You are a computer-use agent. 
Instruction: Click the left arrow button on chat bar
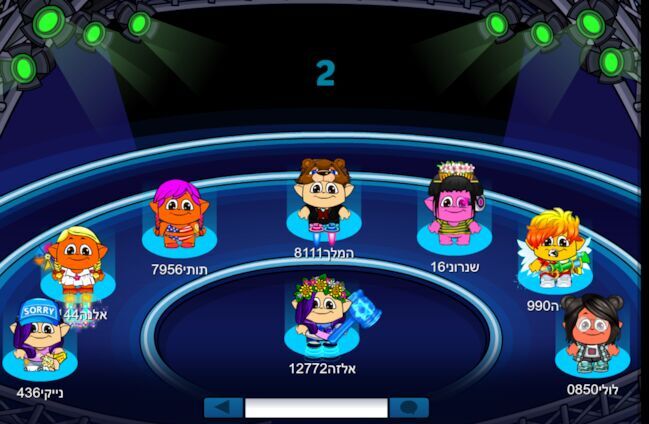pyautogui.click(x=224, y=408)
